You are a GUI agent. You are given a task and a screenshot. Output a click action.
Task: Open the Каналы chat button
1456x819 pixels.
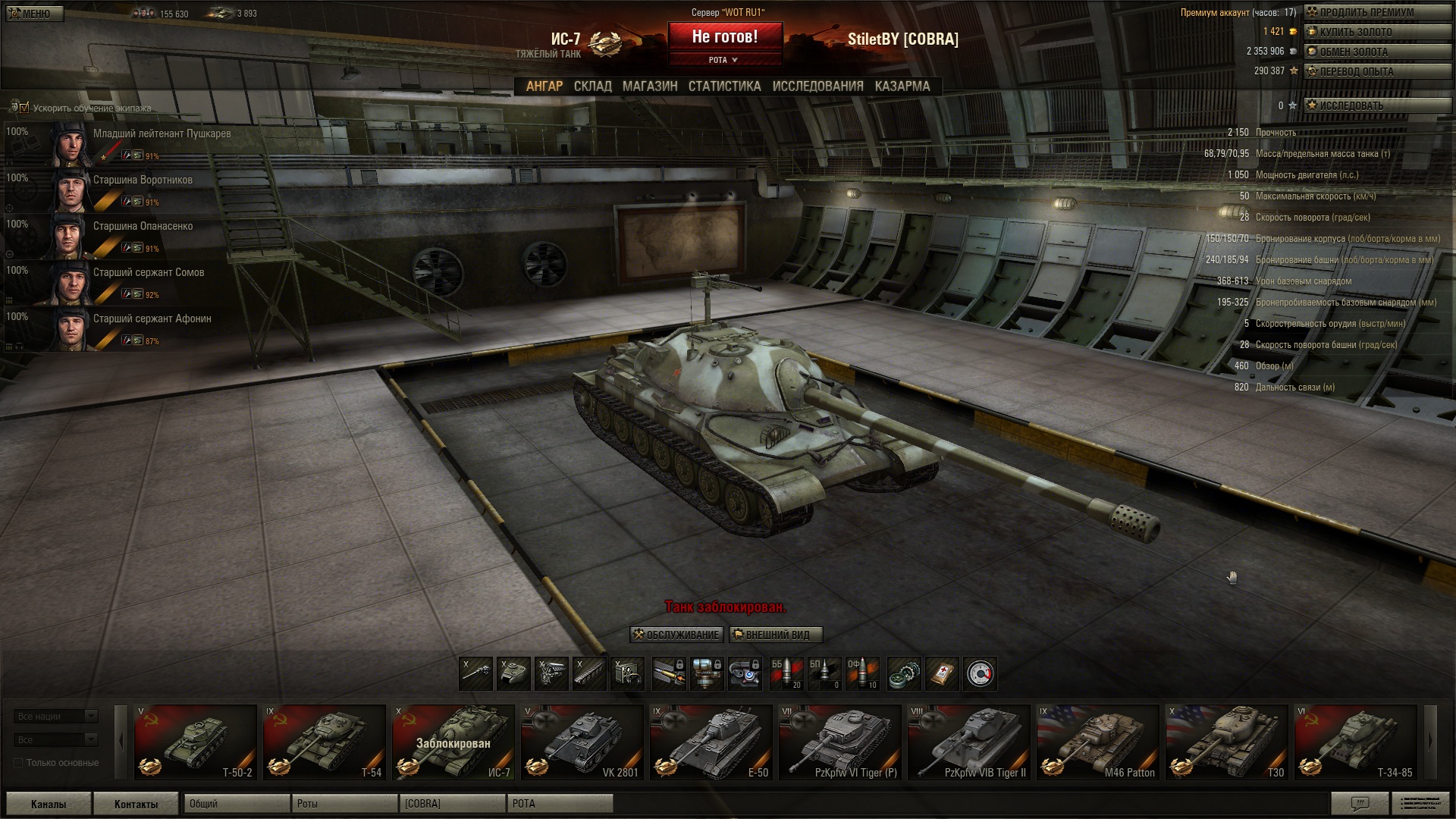coord(49,804)
